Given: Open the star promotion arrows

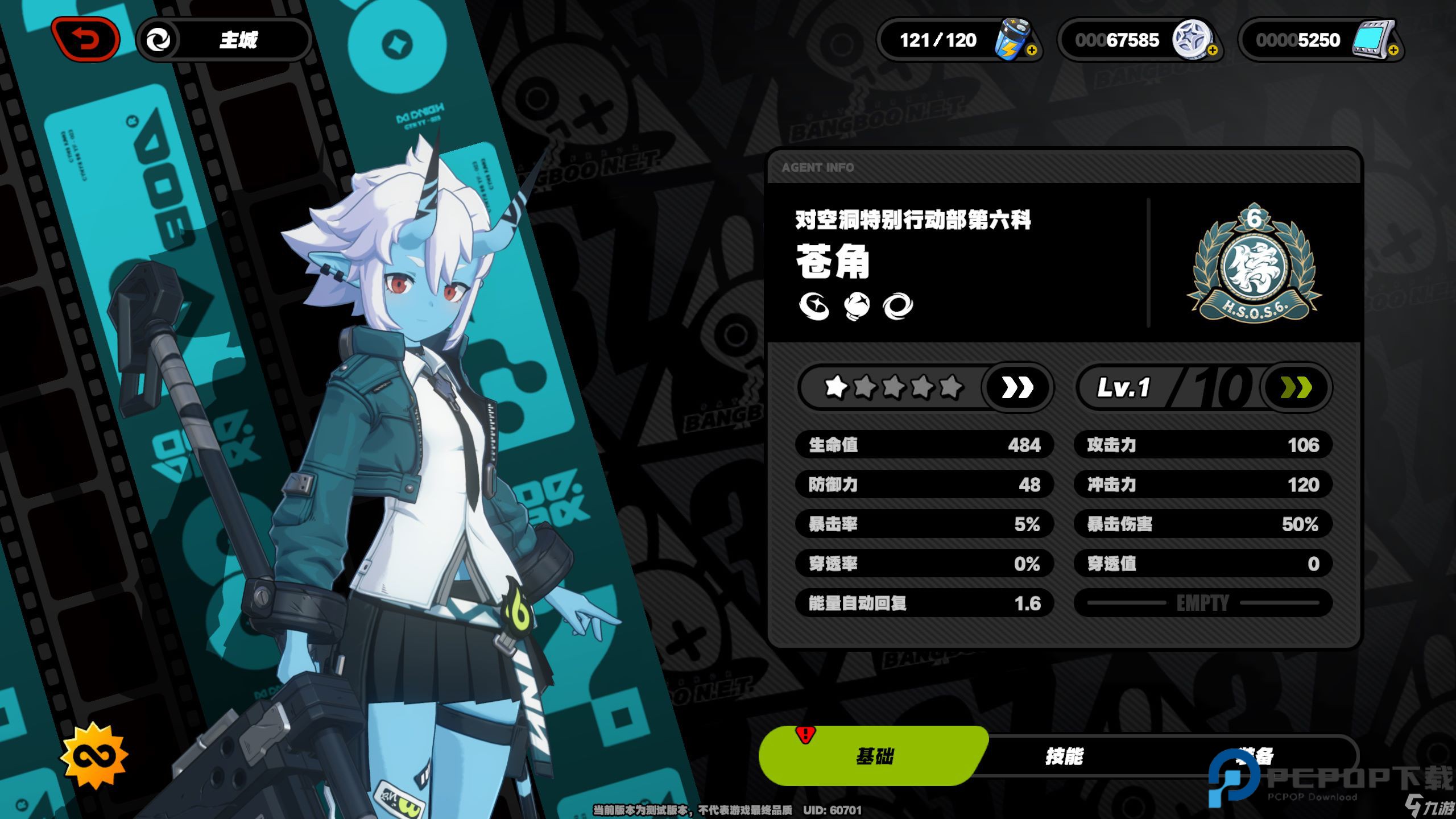Looking at the screenshot, I should click(1017, 388).
